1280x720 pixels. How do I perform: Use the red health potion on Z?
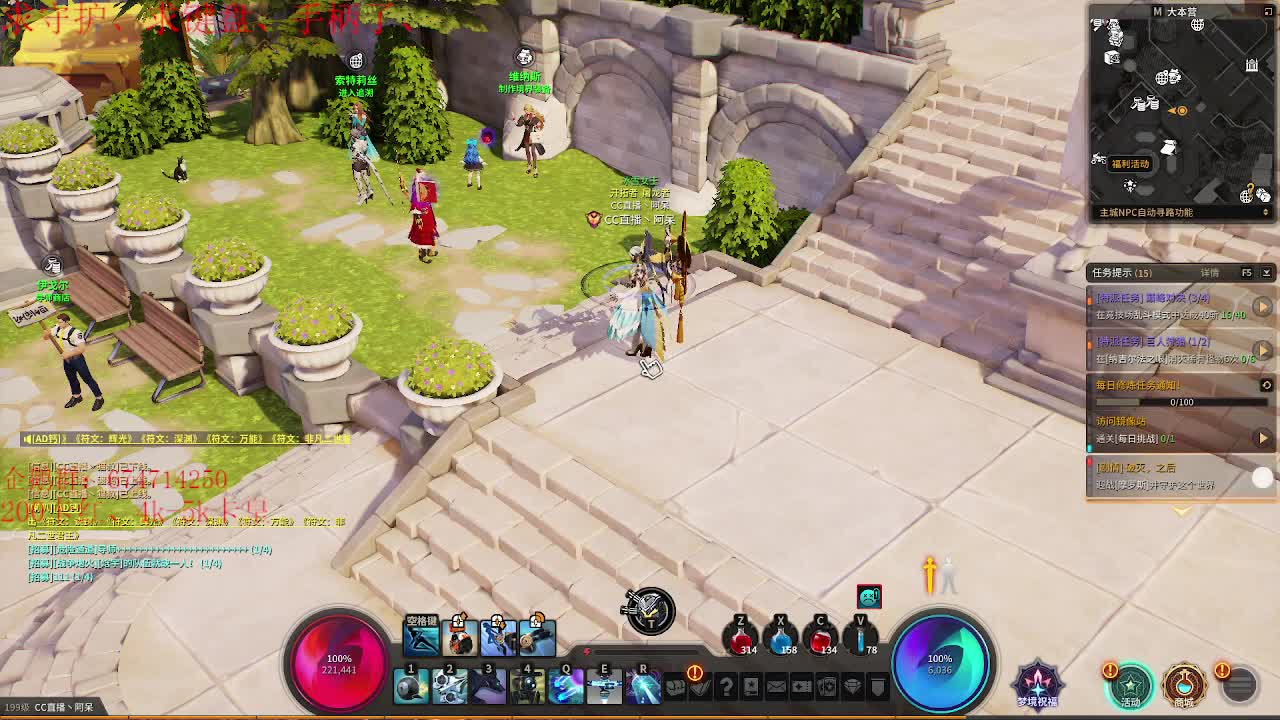tap(741, 640)
